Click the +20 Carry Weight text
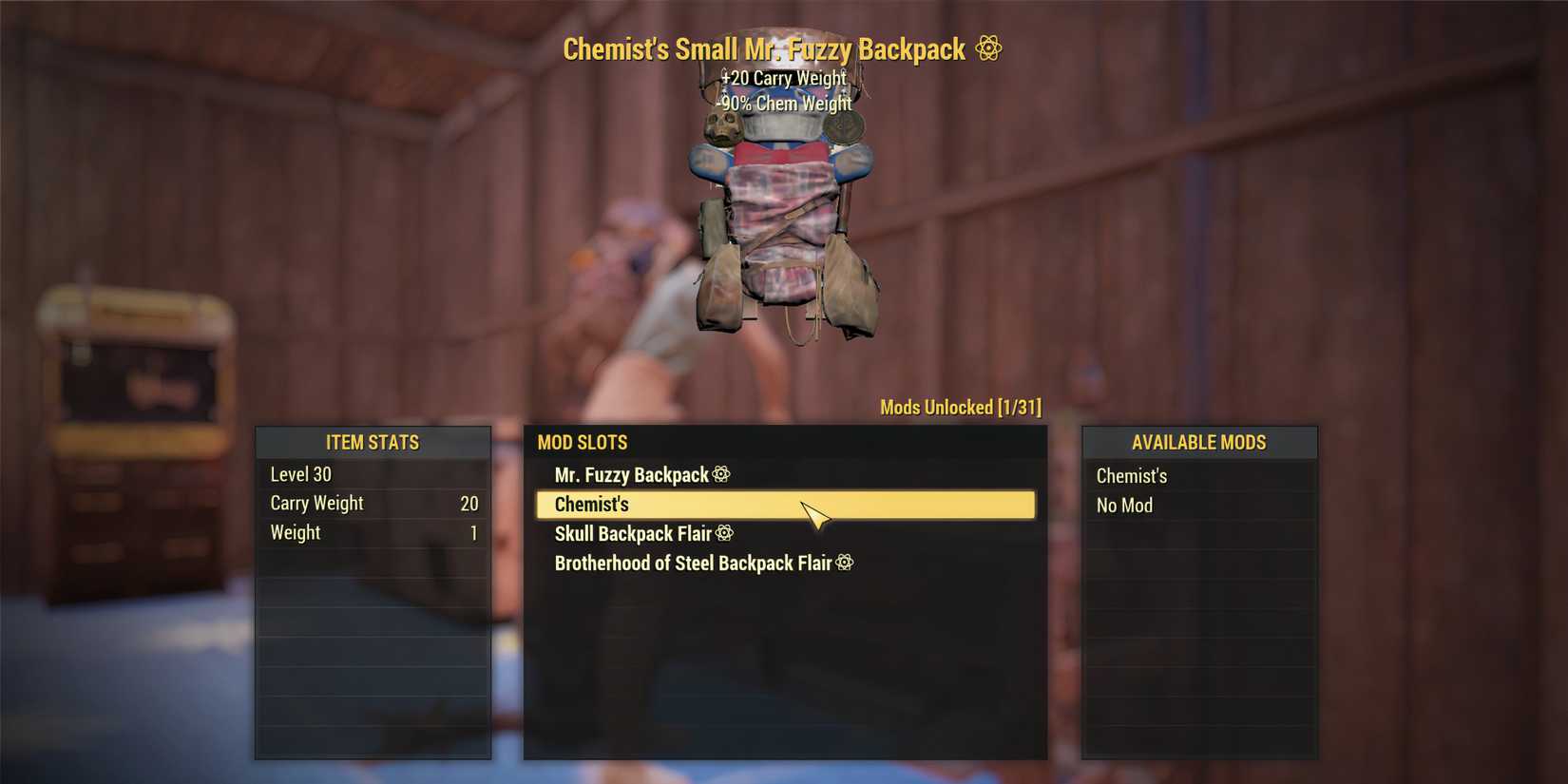The image size is (1568, 784). 783,78
